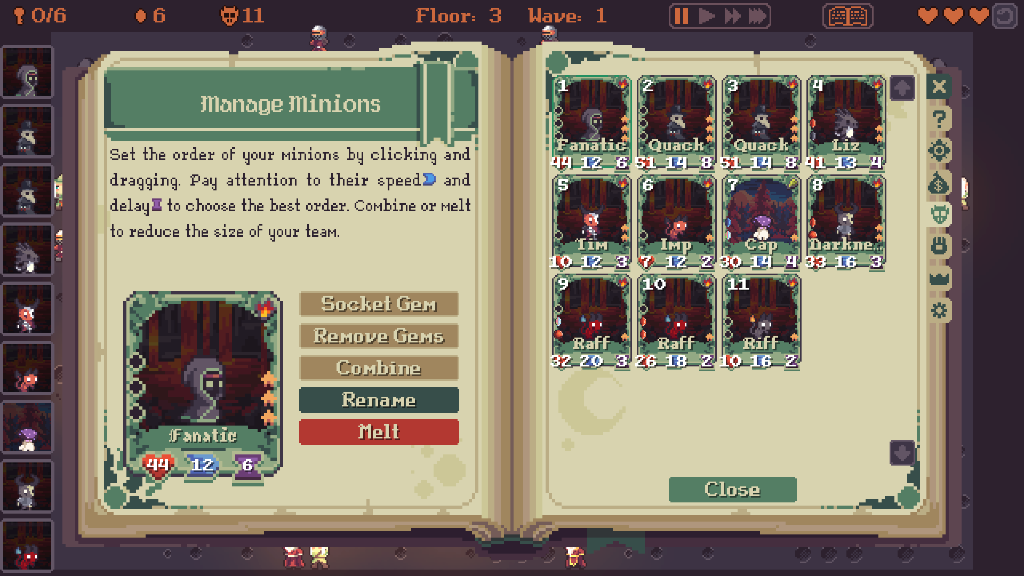Screen dimensions: 1024x576
Task: Click the Socket Gem button
Action: [379, 304]
